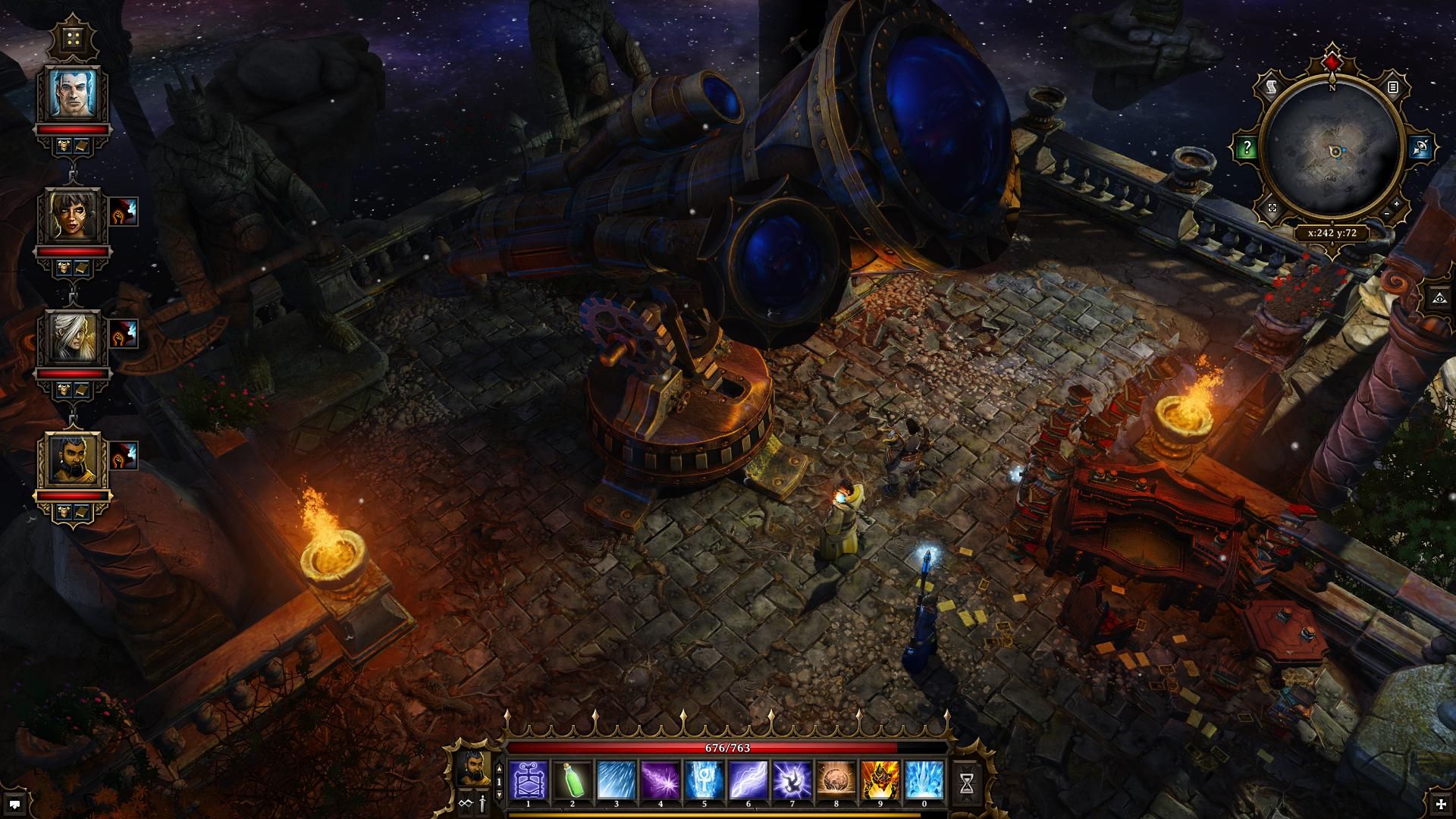Activate the purple spark skill in slot four
The image size is (1456, 819).
[661, 780]
